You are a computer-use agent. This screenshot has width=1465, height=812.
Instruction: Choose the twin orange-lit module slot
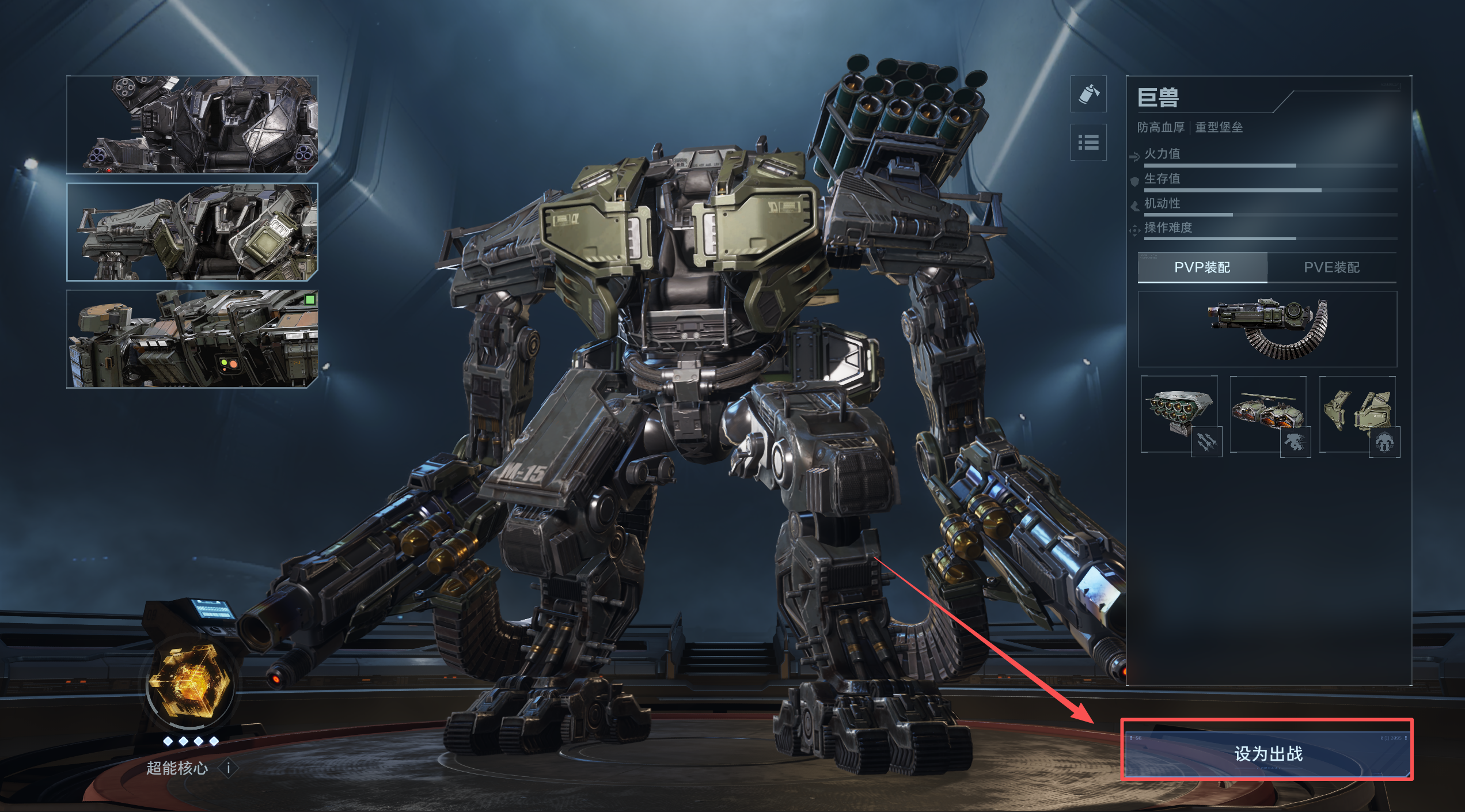tap(1267, 415)
